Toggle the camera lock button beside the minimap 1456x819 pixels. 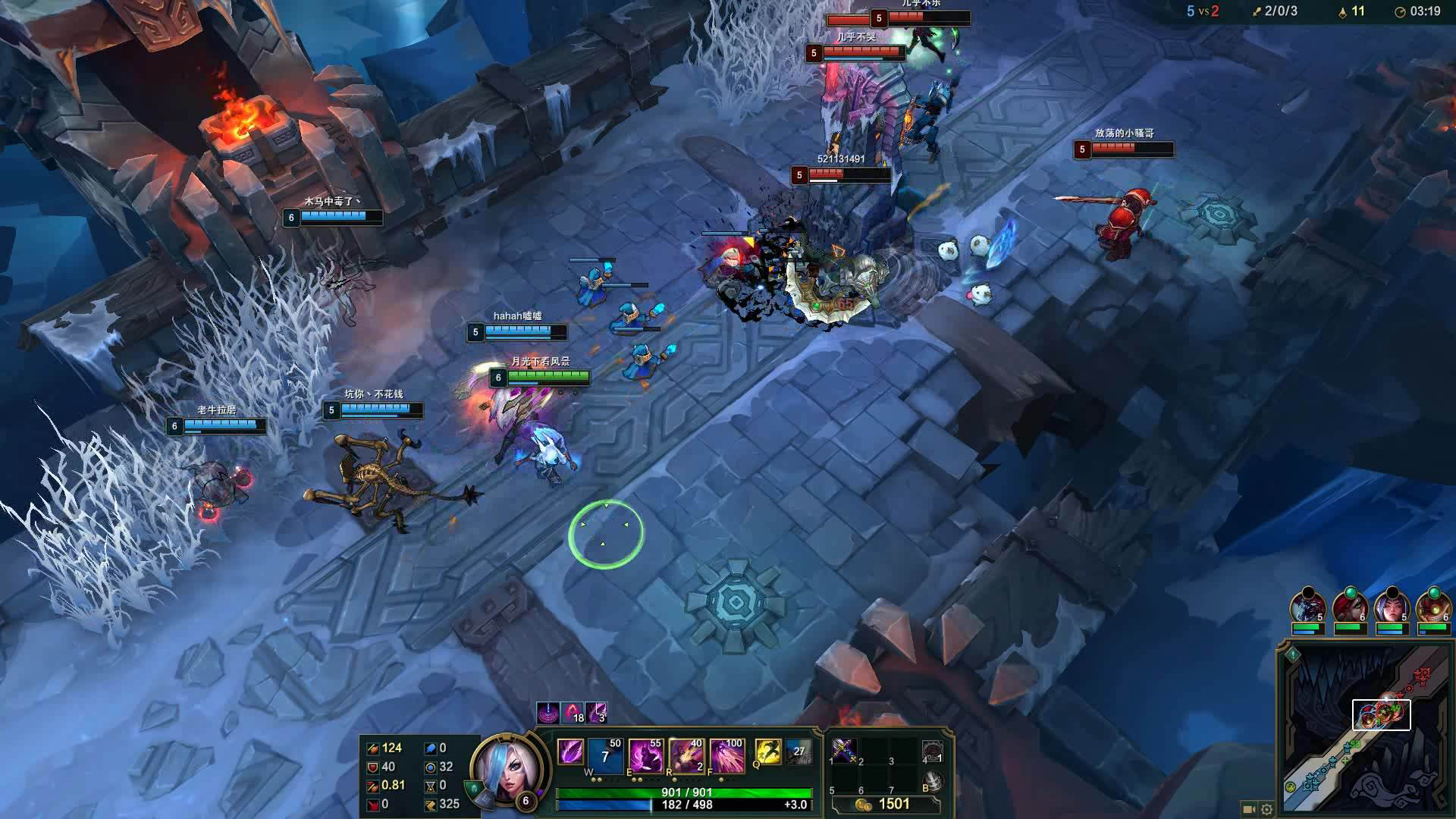(x=1249, y=809)
